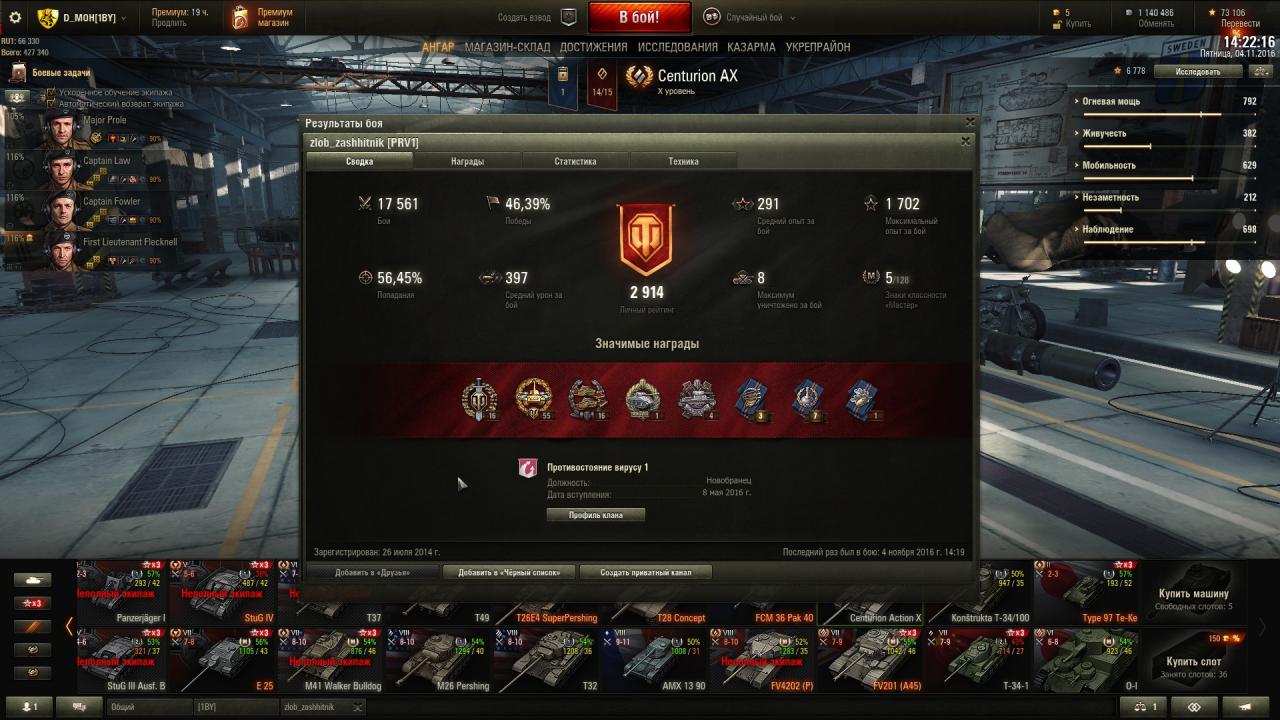The width and height of the screenshot is (1280, 720).
Task: Close the zlob_zashhitnik profile window
Action: [x=965, y=142]
